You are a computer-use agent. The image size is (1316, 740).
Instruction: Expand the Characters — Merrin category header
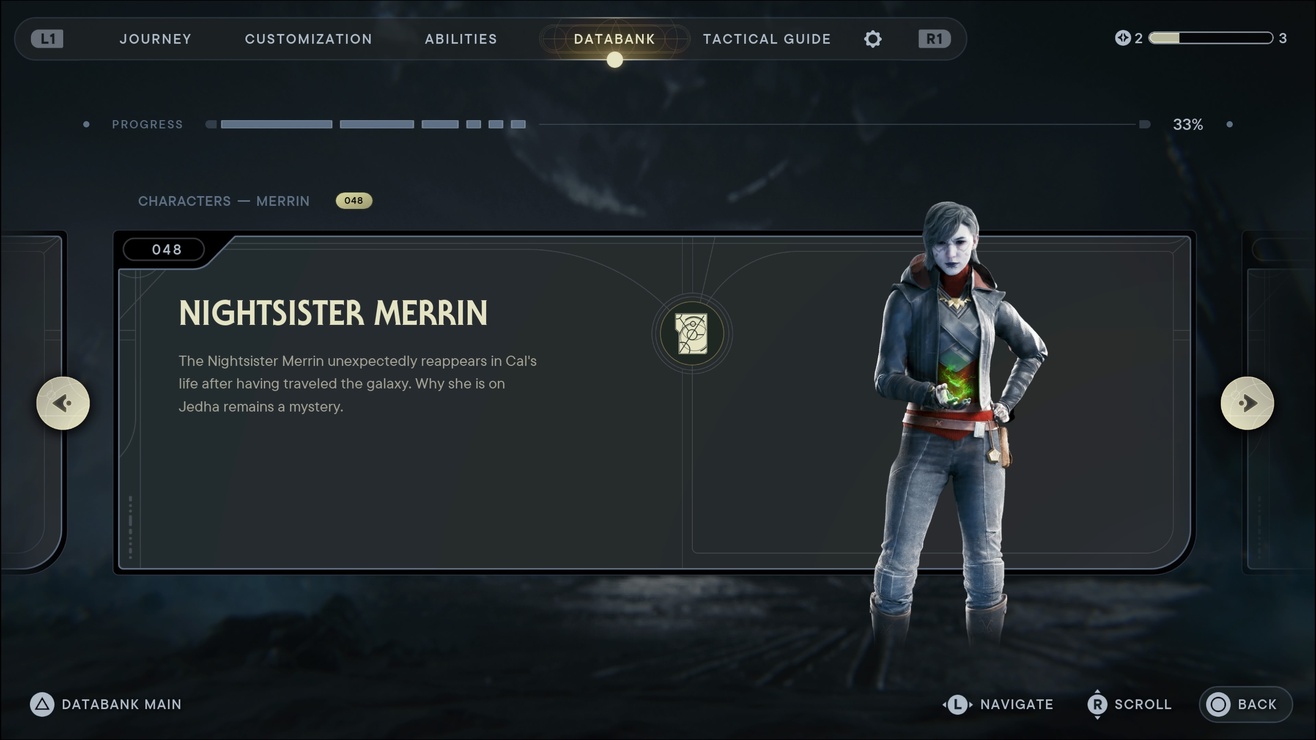(224, 200)
